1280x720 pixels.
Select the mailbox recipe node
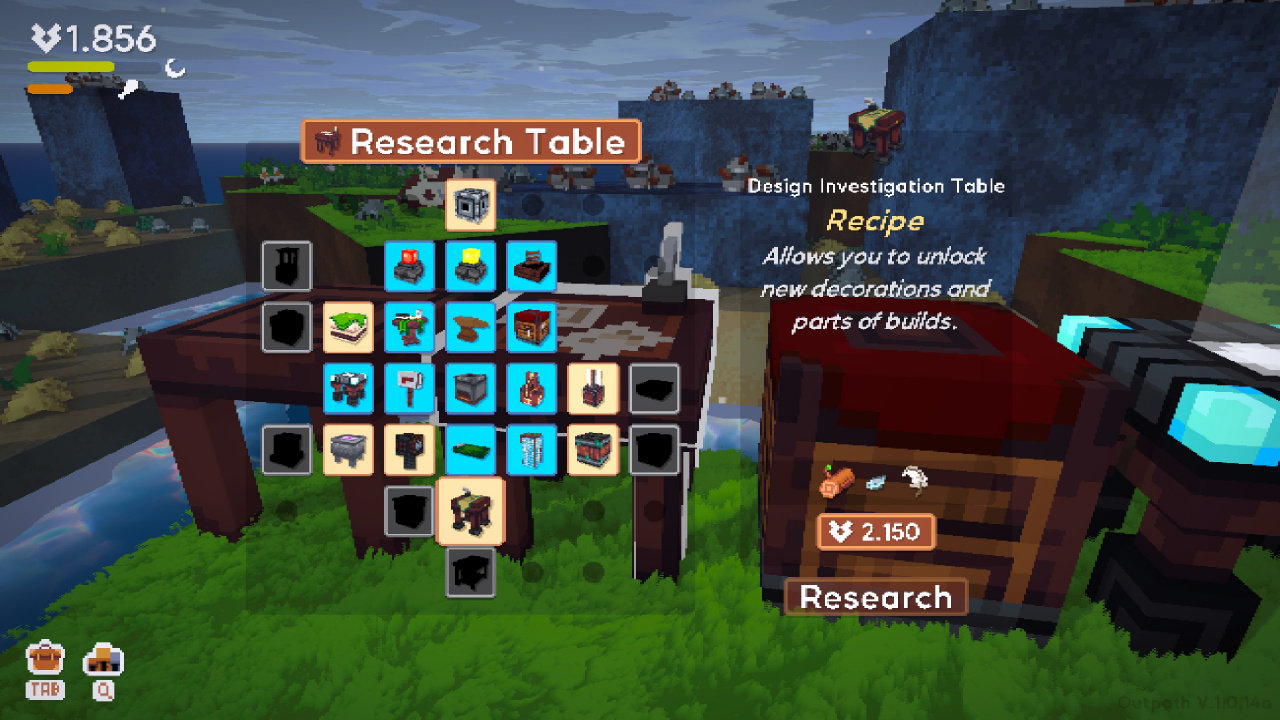[x=409, y=388]
